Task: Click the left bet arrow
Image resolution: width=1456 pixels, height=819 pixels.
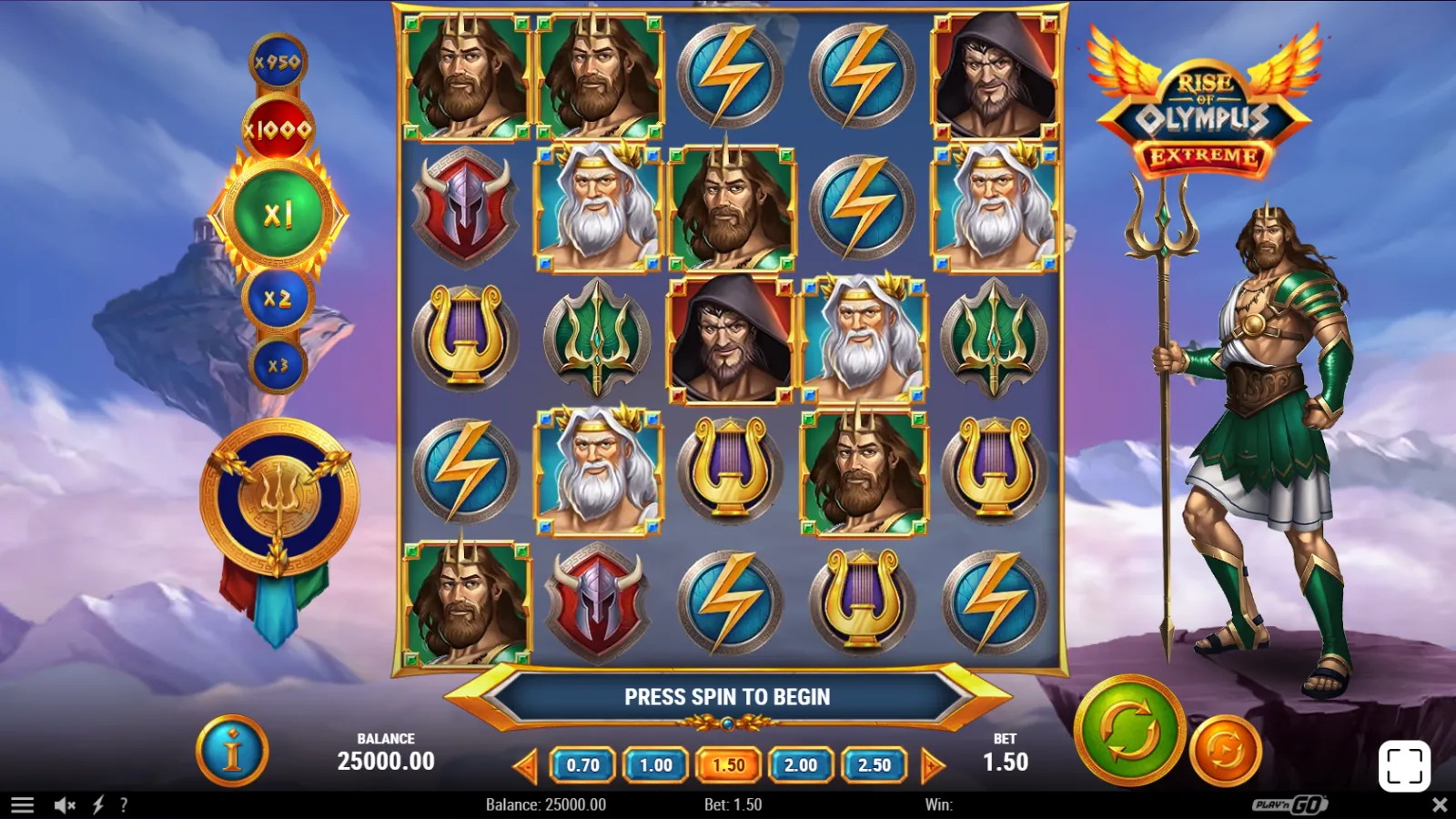Action: pos(526,765)
